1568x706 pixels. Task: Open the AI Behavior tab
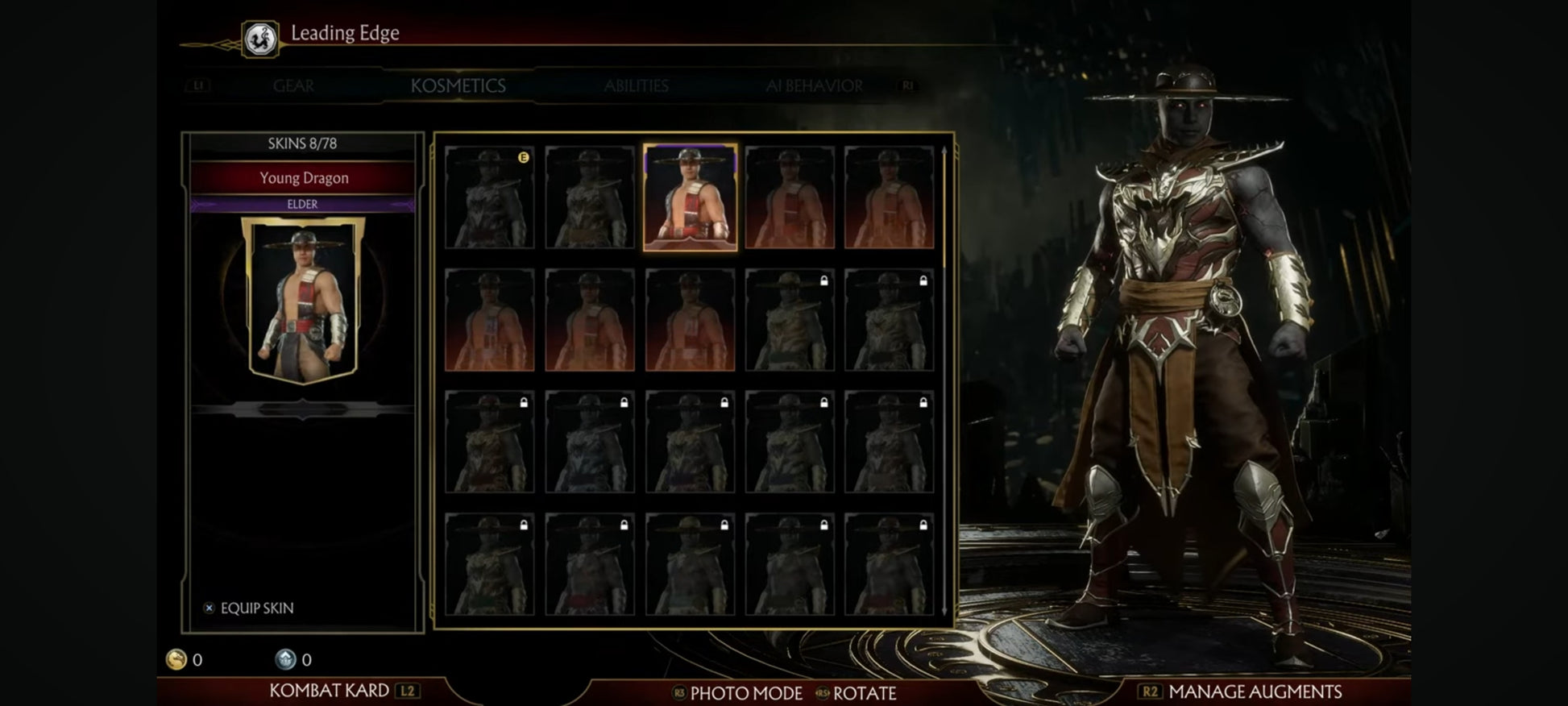point(814,86)
